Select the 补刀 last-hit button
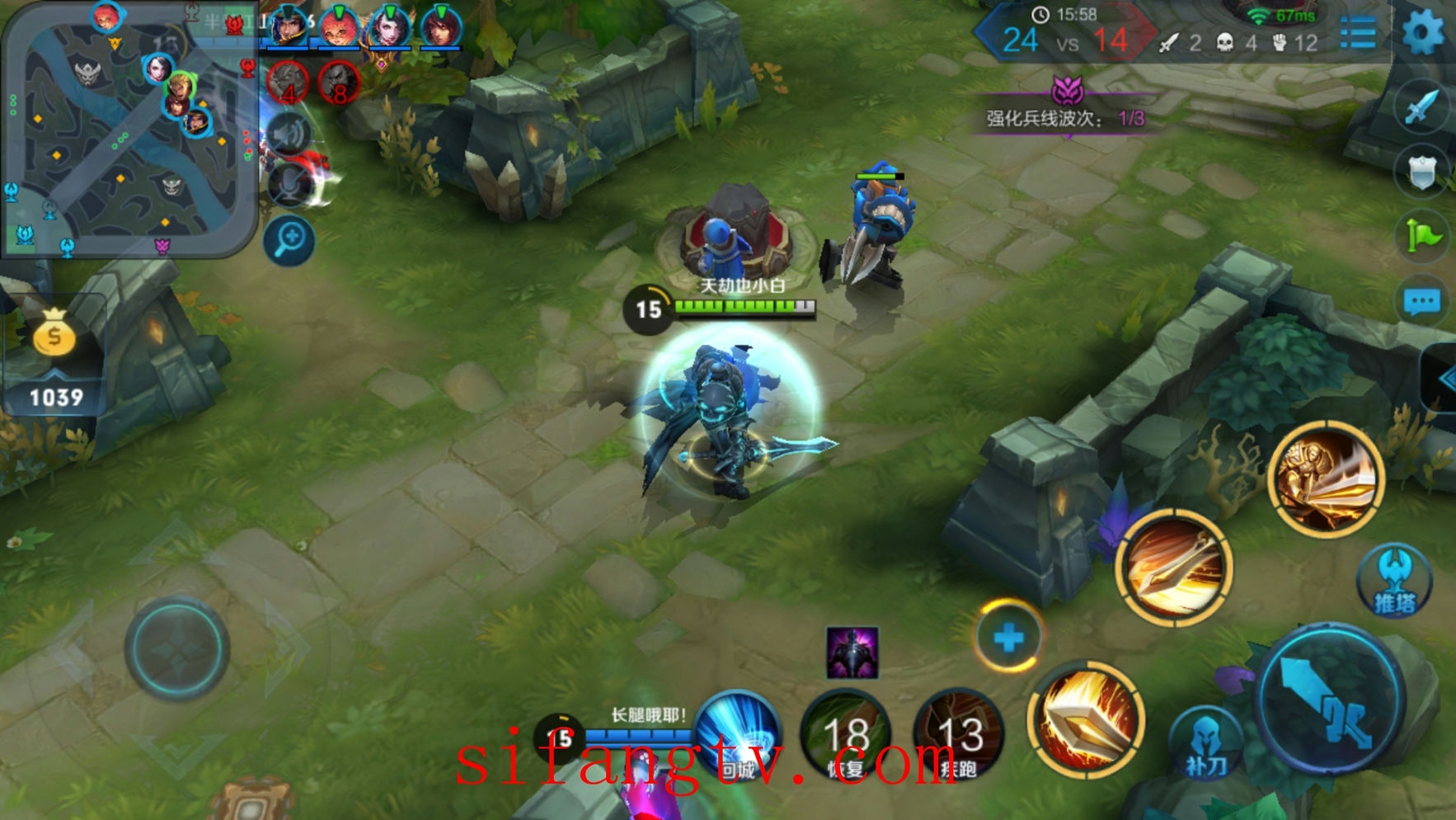The height and width of the screenshot is (820, 1456). (x=1206, y=742)
